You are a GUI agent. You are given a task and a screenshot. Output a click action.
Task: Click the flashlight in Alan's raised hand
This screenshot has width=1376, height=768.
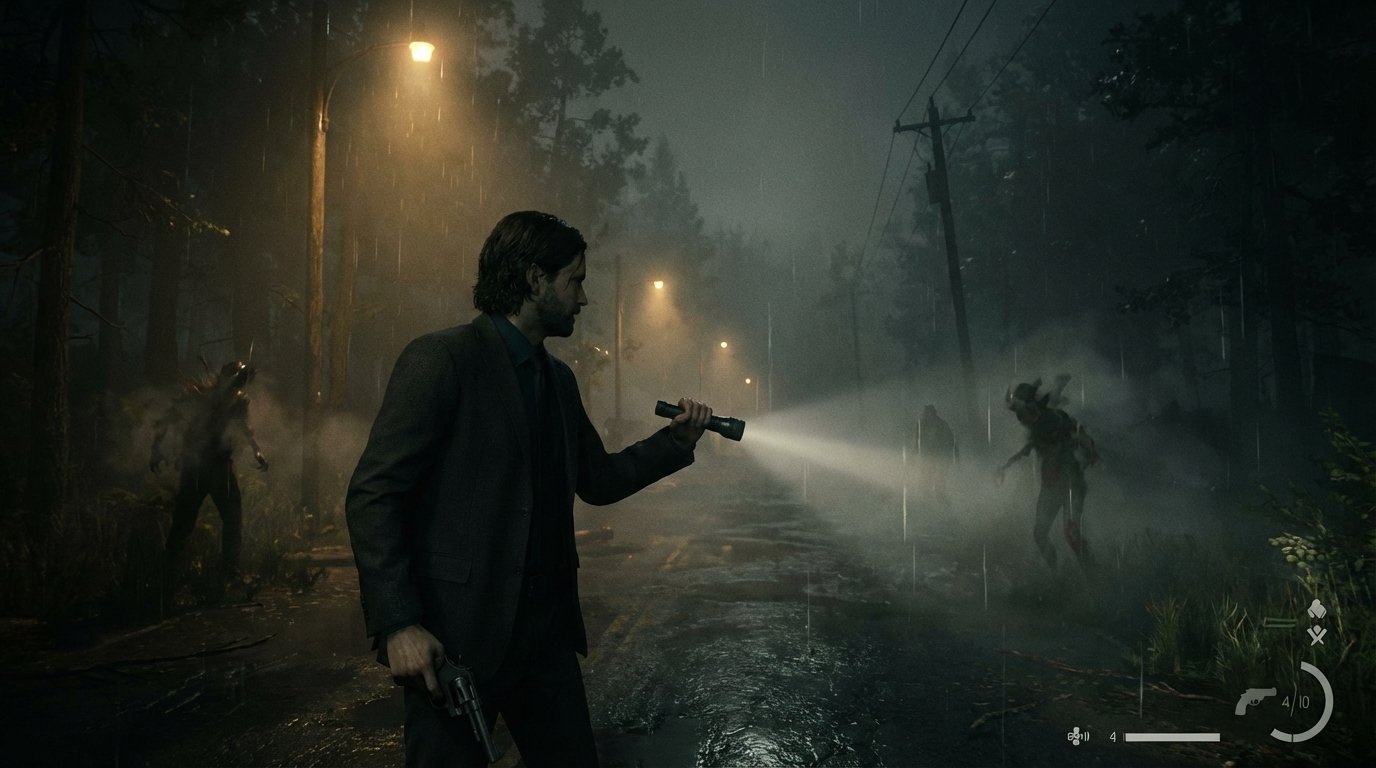[700, 418]
